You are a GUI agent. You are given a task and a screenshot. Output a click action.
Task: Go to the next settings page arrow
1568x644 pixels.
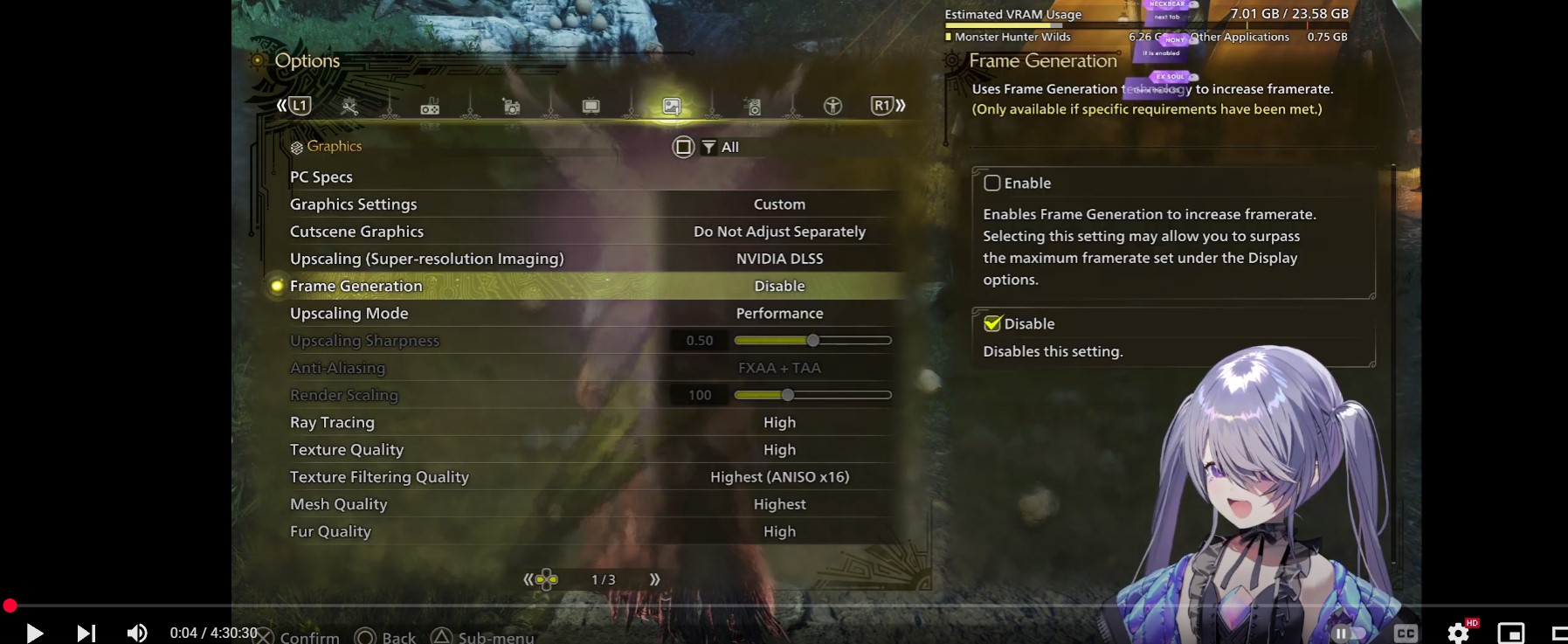point(655,579)
